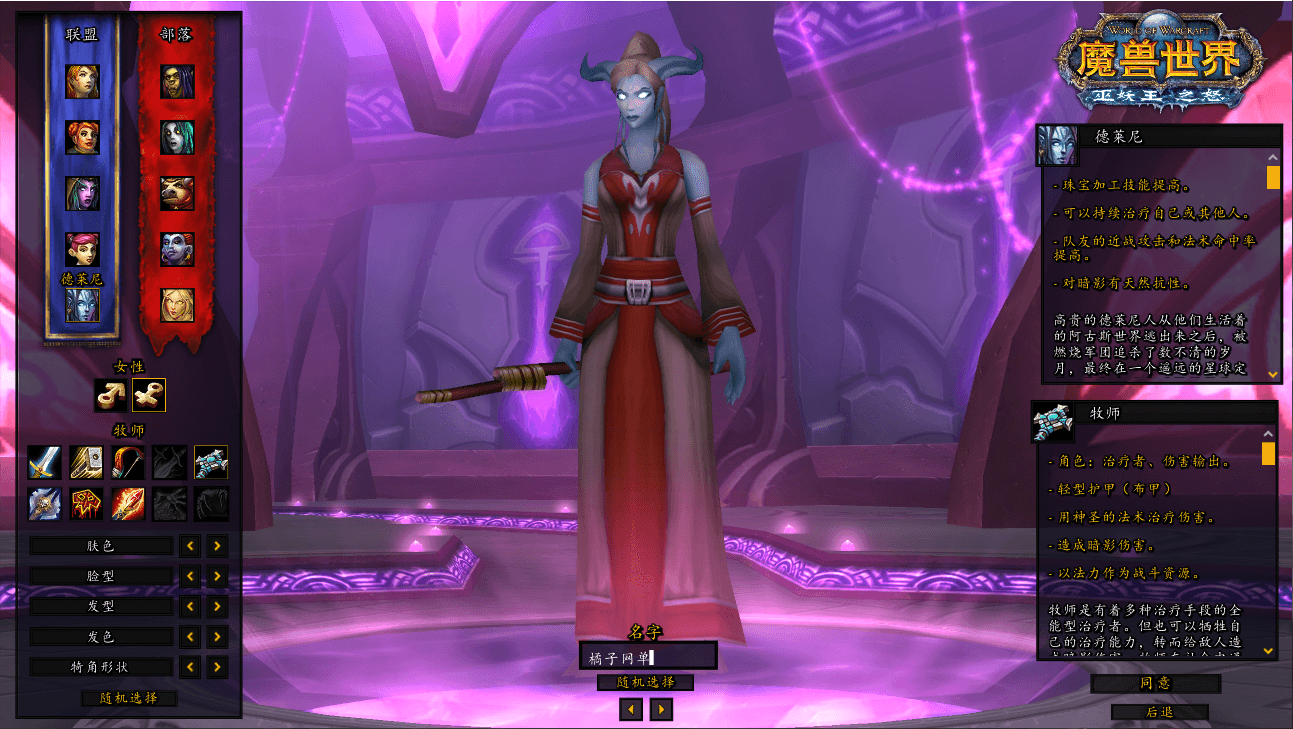Pick the Orc race portrait

point(177,81)
